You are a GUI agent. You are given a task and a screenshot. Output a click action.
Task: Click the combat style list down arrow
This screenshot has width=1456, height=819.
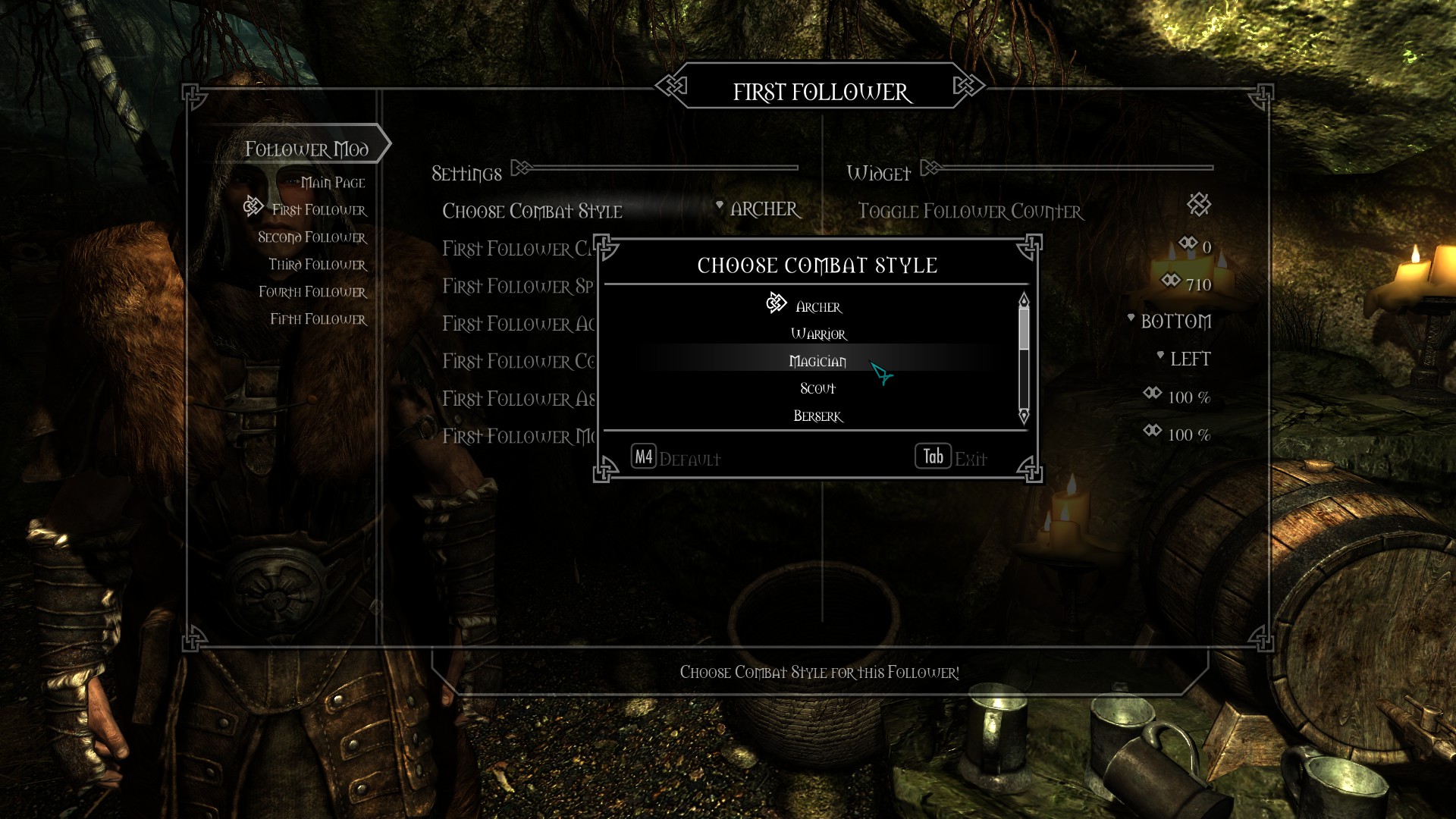coord(1024,416)
